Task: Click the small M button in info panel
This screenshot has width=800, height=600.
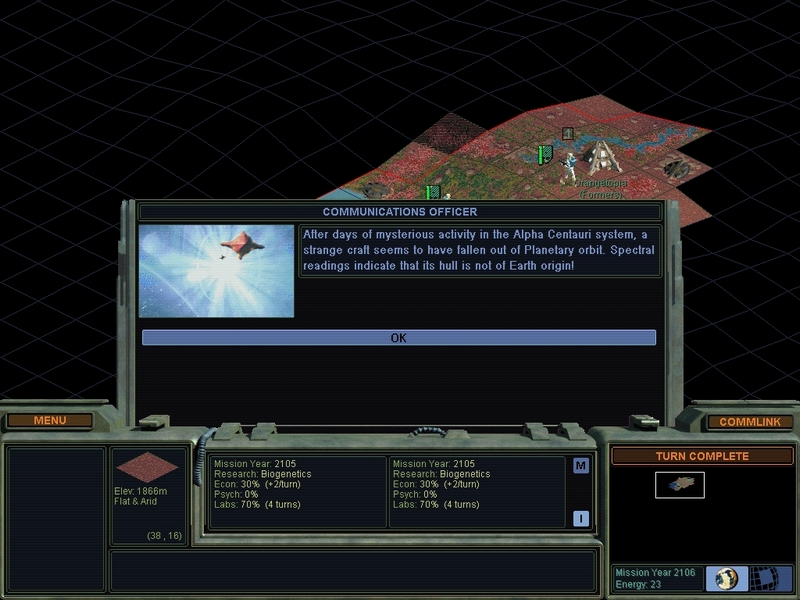Action: pyautogui.click(x=580, y=466)
